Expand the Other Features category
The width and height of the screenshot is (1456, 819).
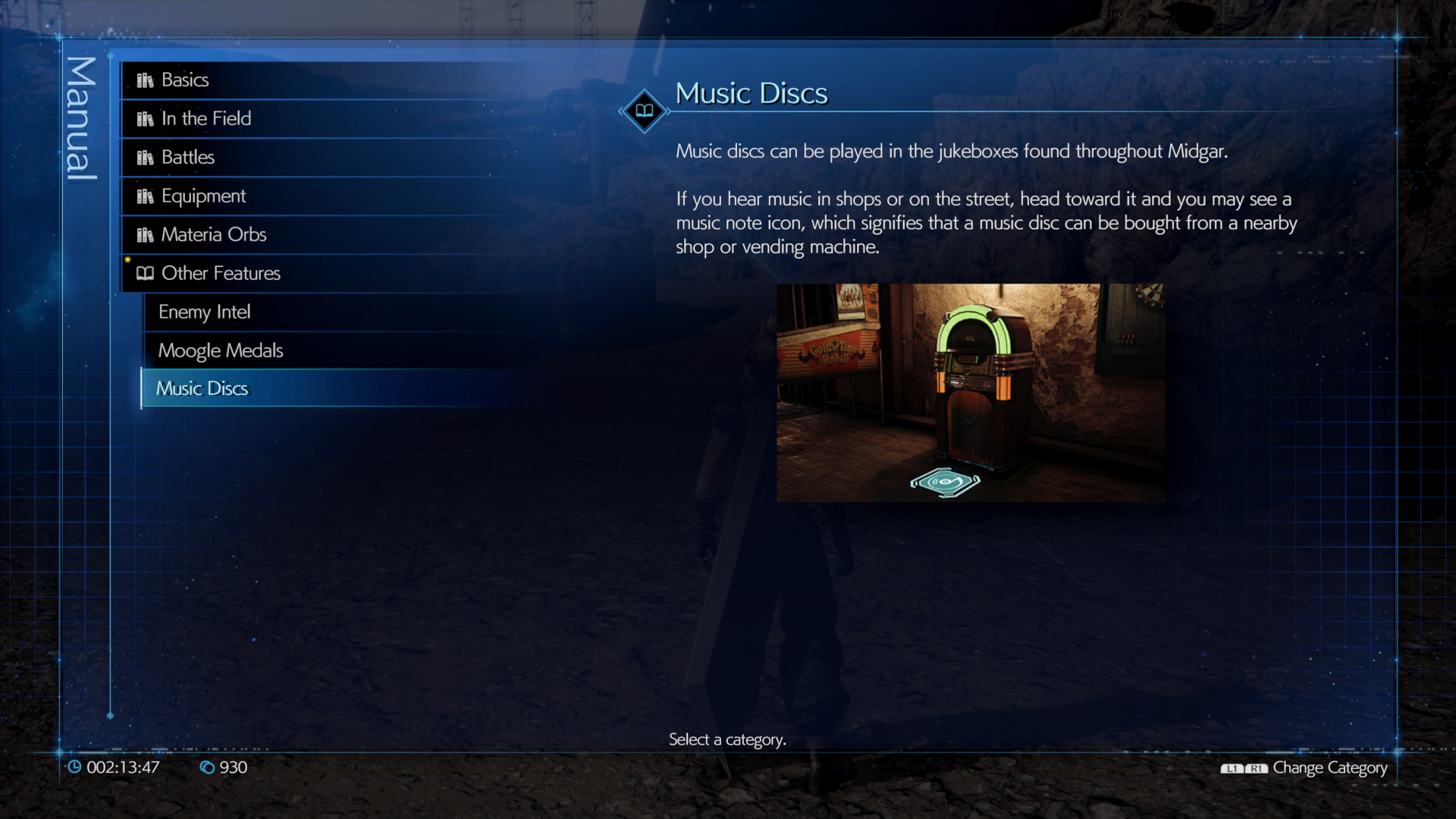pyautogui.click(x=220, y=273)
